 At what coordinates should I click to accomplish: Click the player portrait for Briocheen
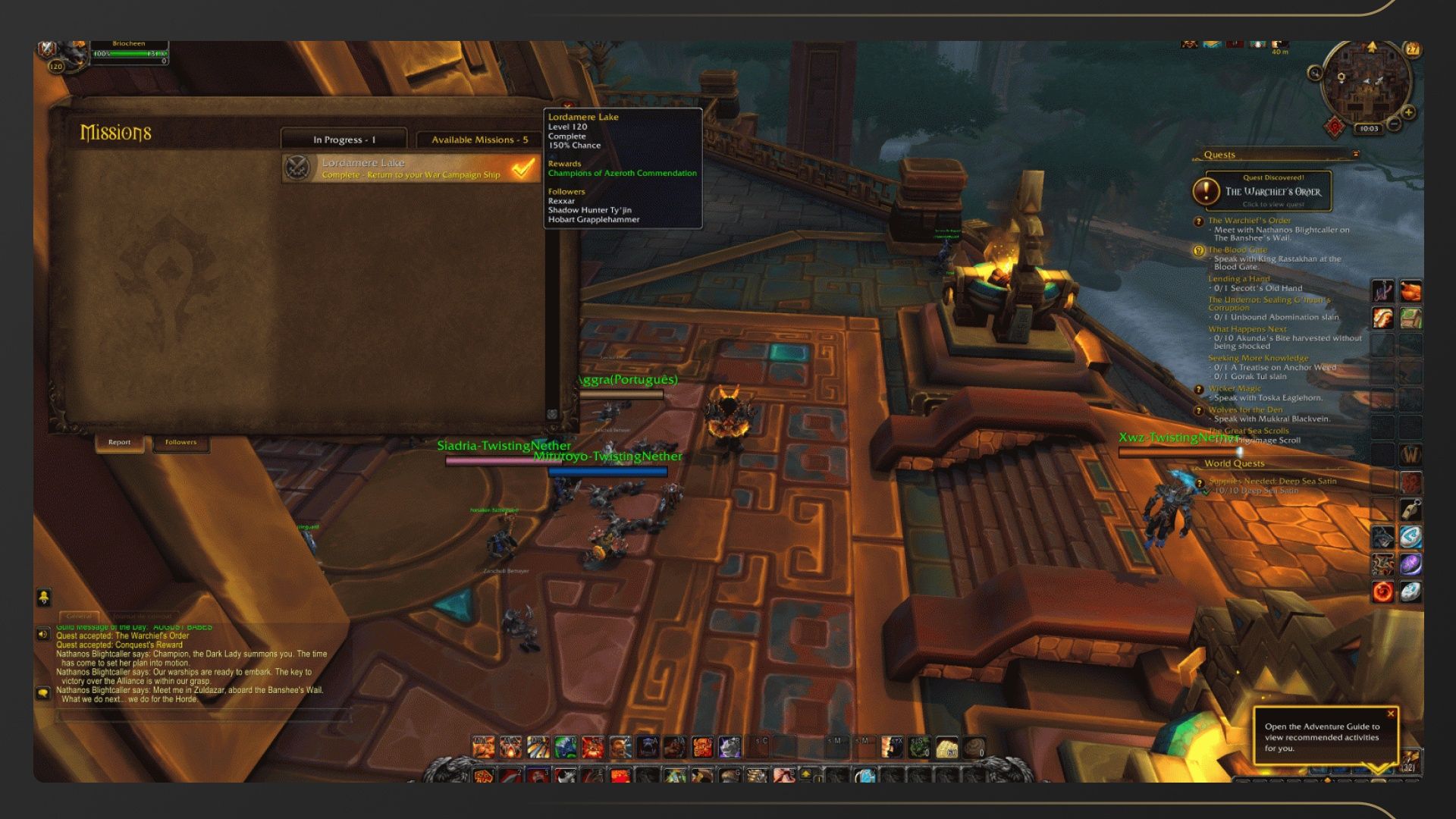(x=72, y=53)
